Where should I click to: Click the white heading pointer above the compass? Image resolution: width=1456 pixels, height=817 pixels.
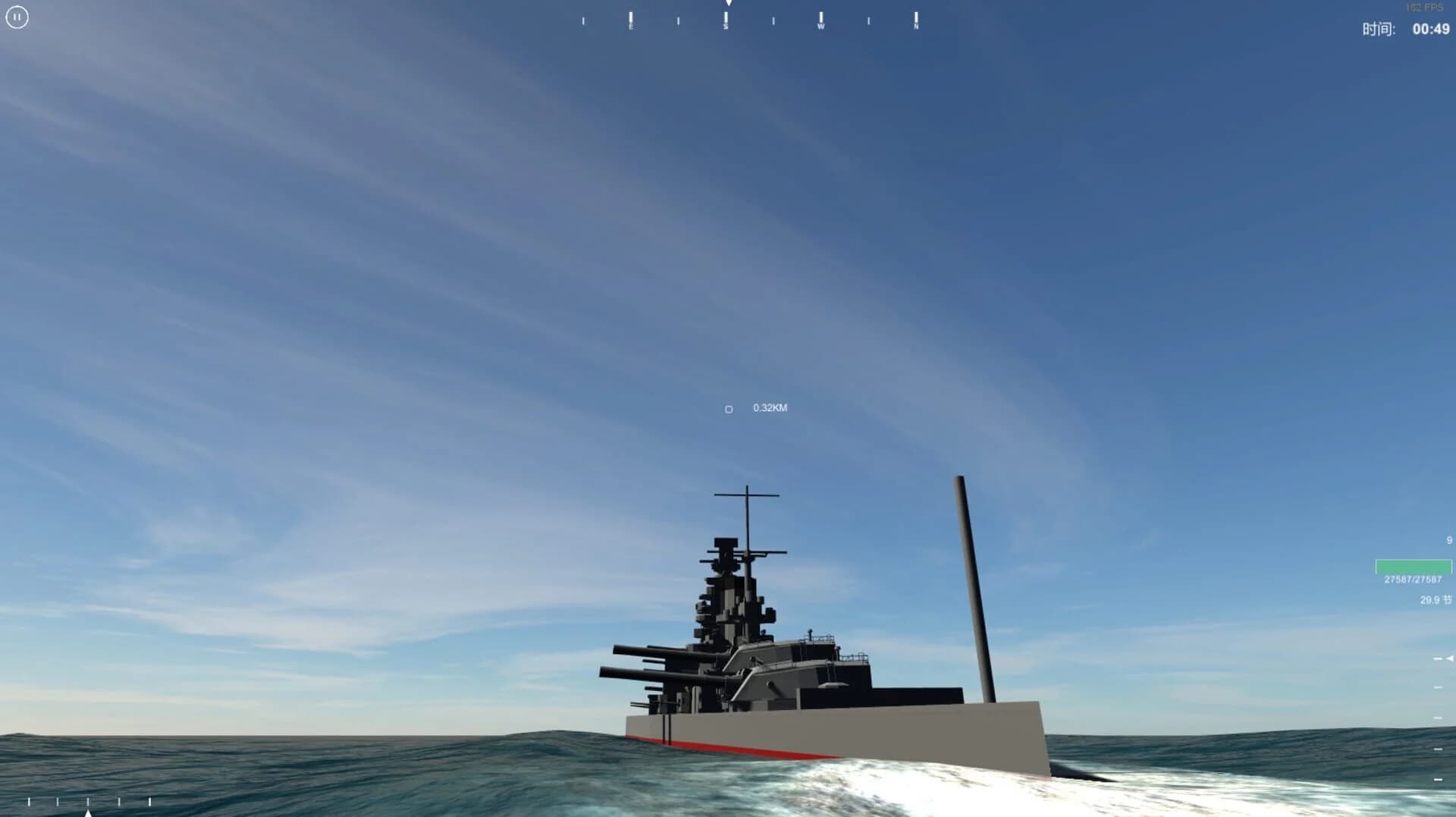pyautogui.click(x=727, y=4)
